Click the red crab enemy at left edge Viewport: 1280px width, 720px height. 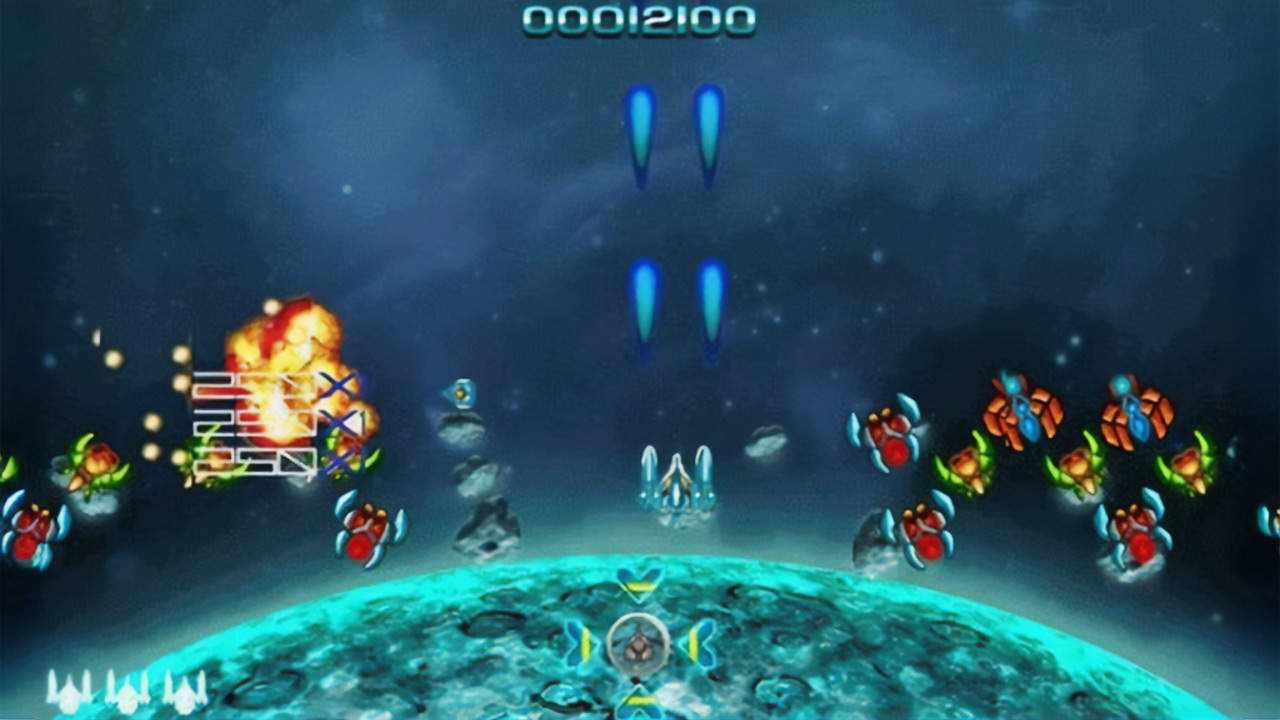coord(30,530)
